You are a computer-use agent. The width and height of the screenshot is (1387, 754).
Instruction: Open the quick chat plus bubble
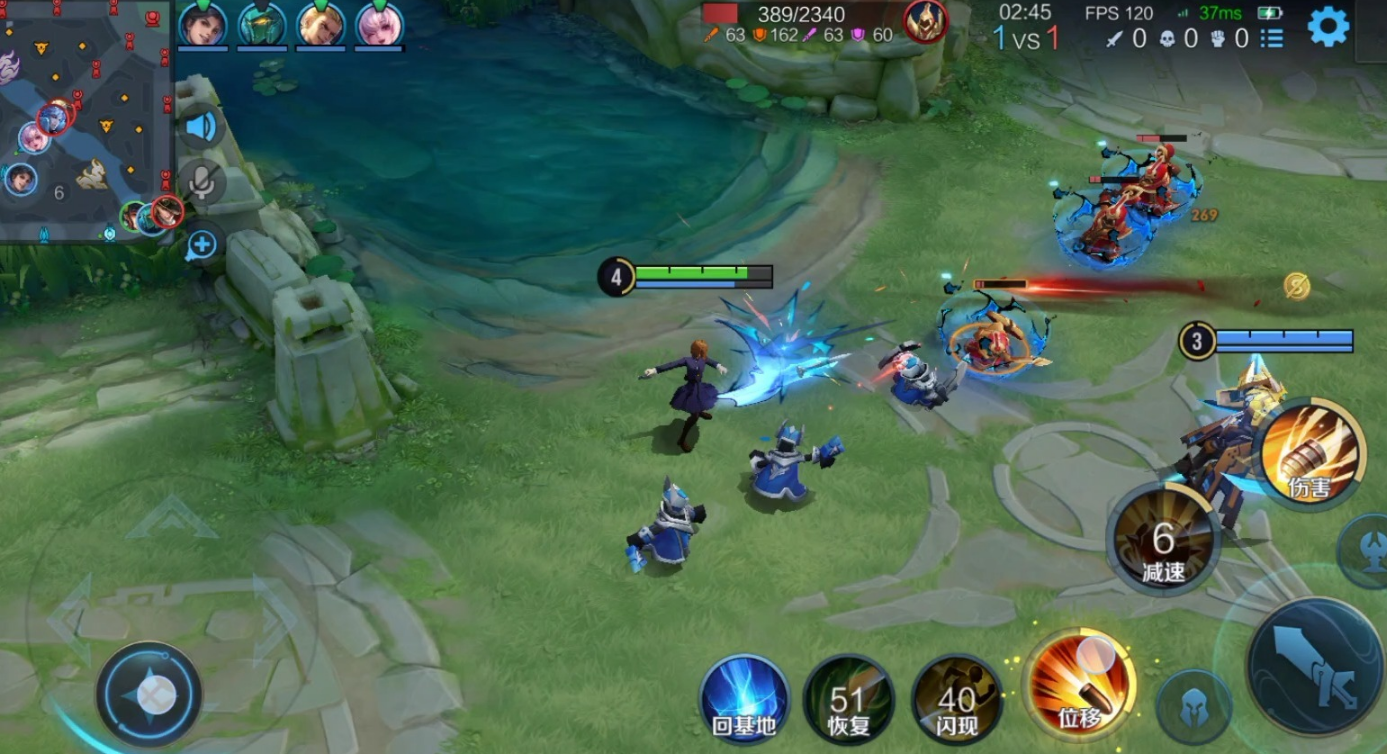[202, 243]
